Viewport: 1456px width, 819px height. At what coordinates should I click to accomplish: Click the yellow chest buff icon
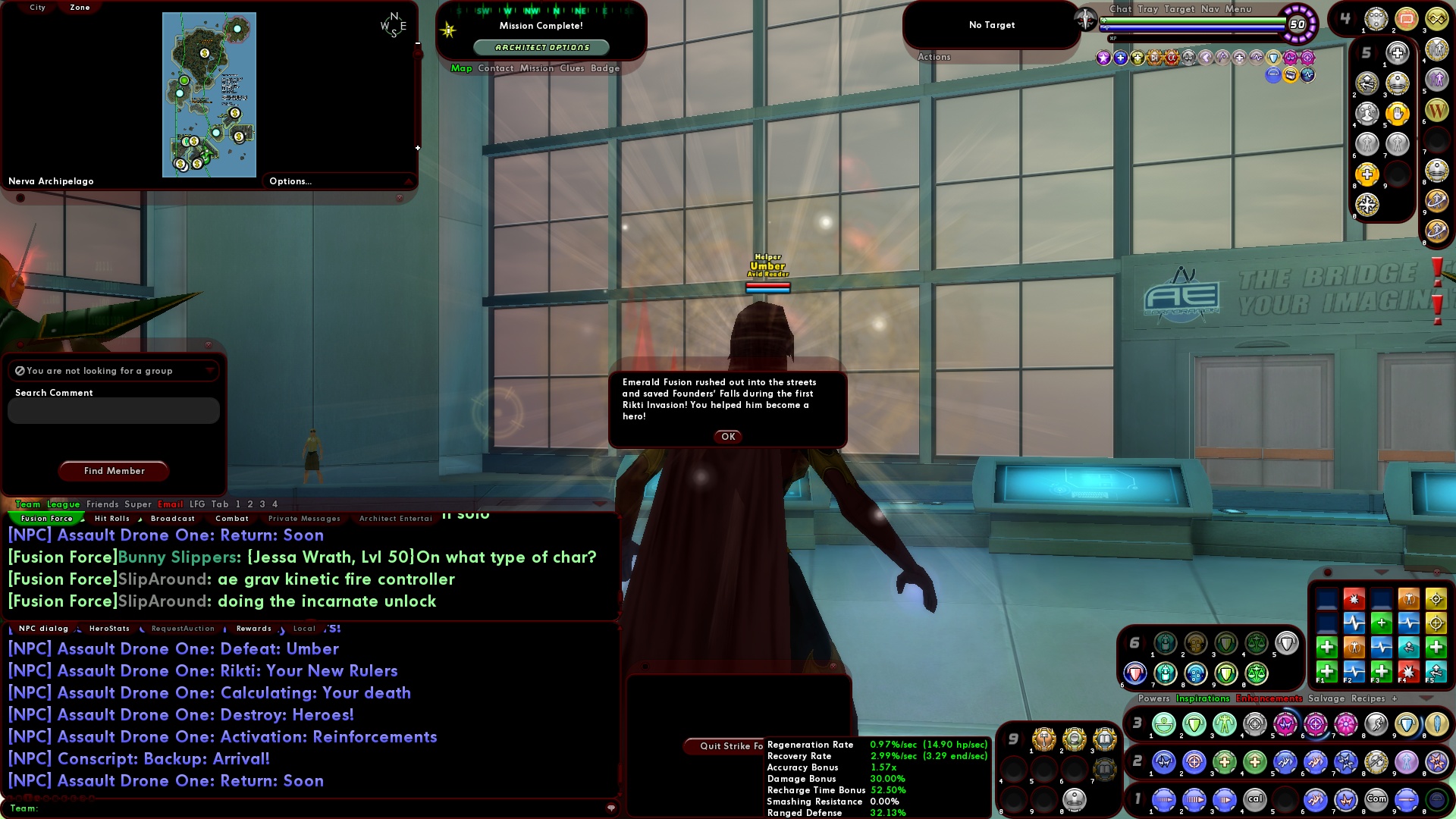click(1291, 74)
